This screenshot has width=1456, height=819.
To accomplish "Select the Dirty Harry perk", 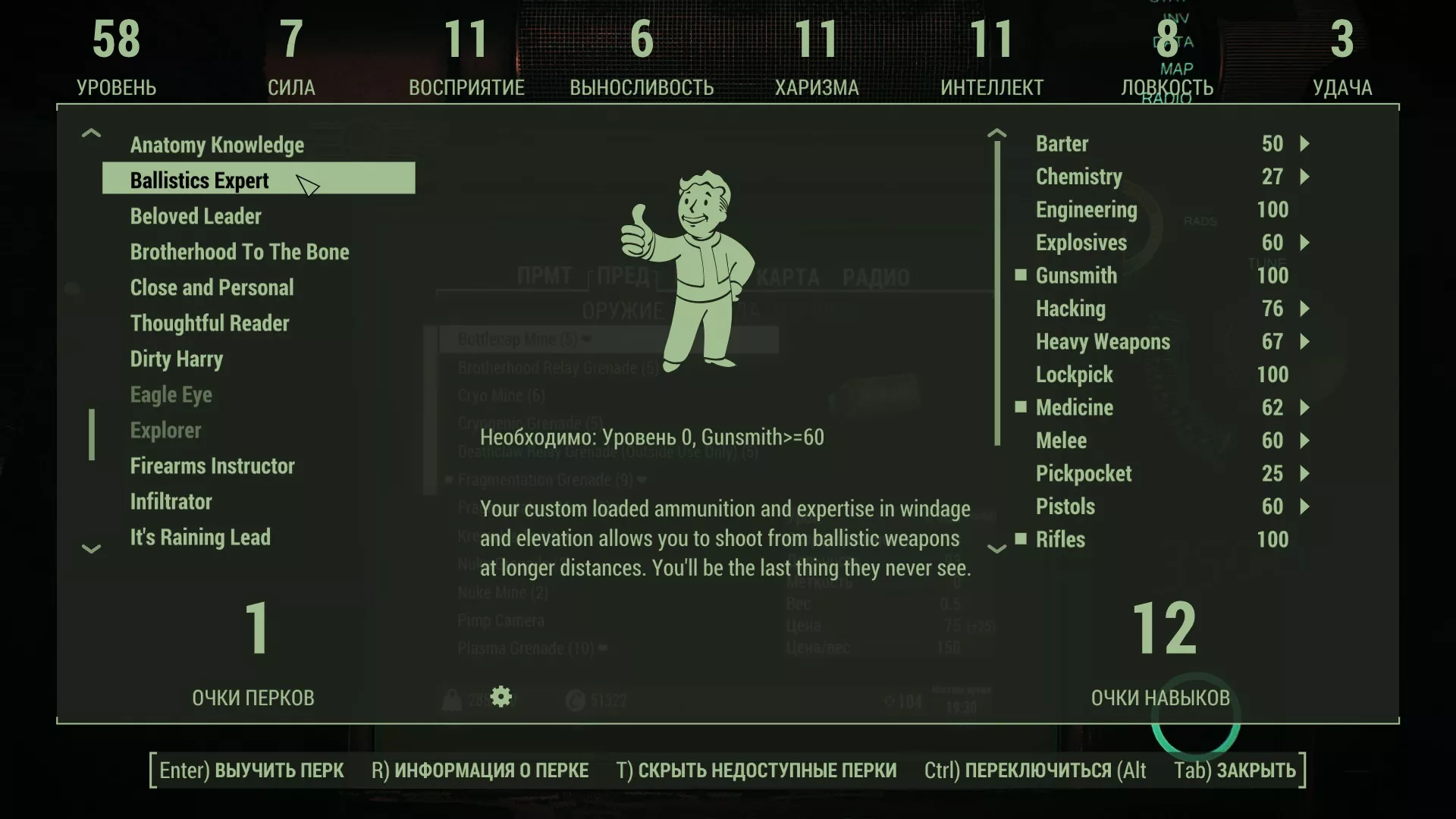I will click(176, 359).
